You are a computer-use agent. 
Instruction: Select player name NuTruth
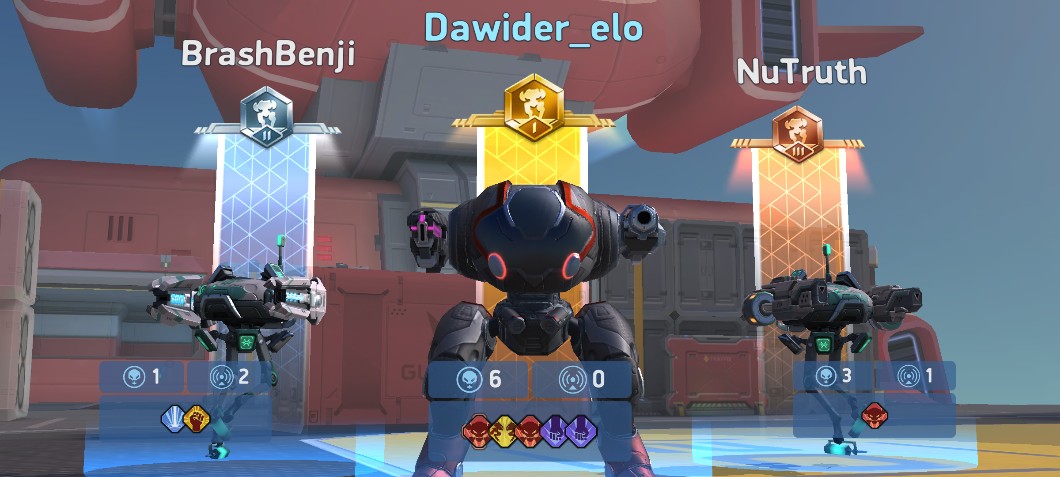coord(801,71)
